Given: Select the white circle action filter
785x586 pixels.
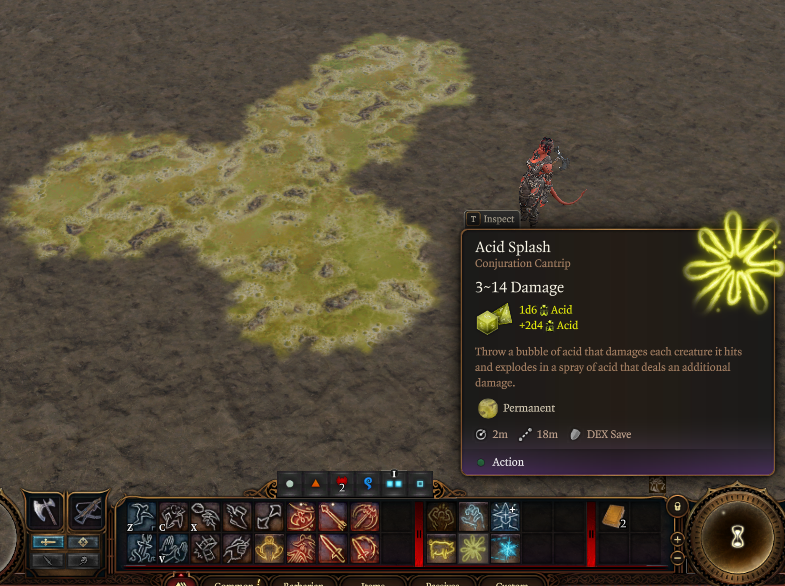Looking at the screenshot, I should [289, 485].
